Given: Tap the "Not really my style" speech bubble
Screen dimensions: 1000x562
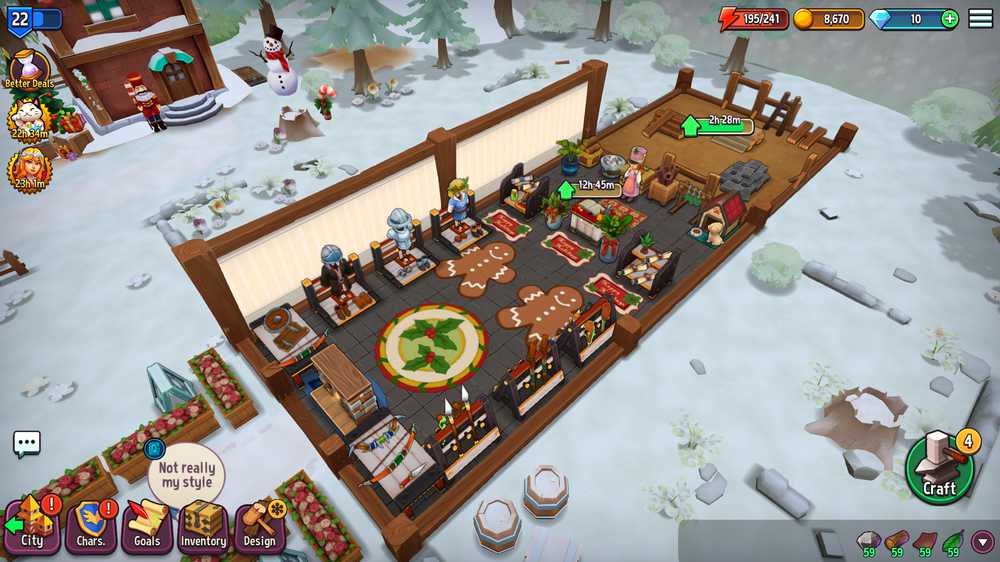Looking at the screenshot, I should click(186, 475).
